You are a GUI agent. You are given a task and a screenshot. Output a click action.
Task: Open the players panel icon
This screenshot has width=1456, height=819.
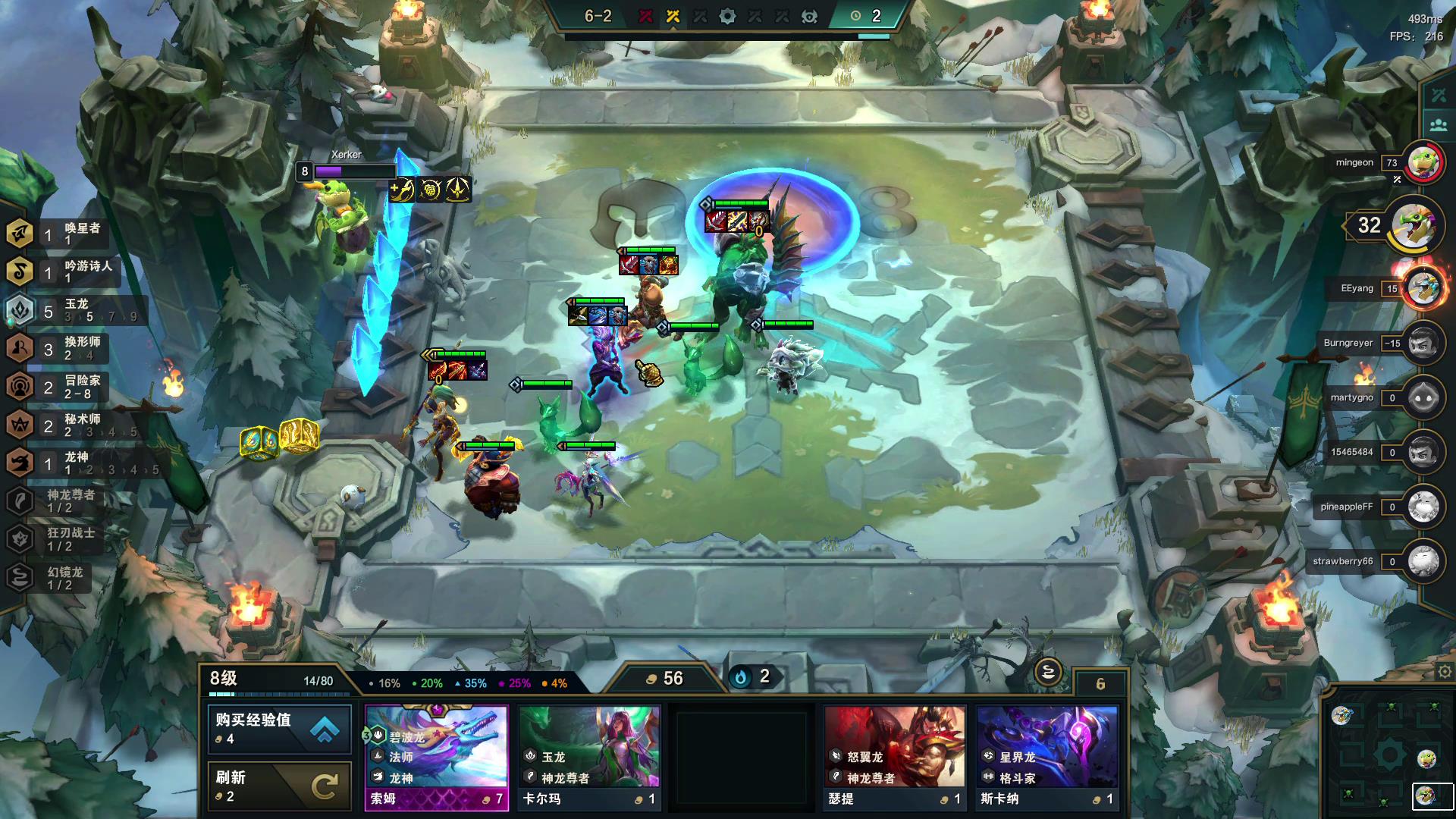click(1439, 124)
